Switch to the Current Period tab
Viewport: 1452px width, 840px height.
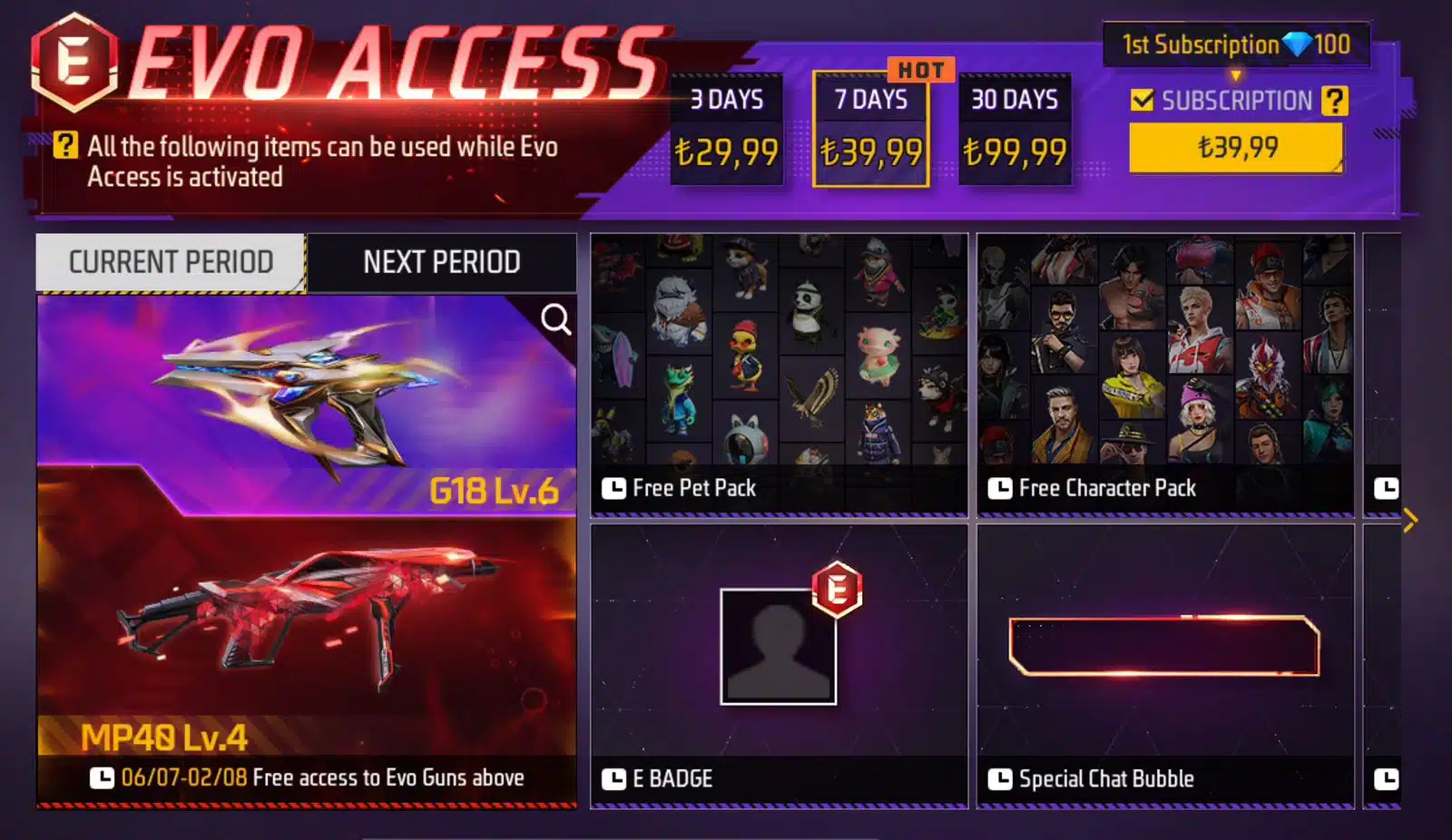click(171, 262)
